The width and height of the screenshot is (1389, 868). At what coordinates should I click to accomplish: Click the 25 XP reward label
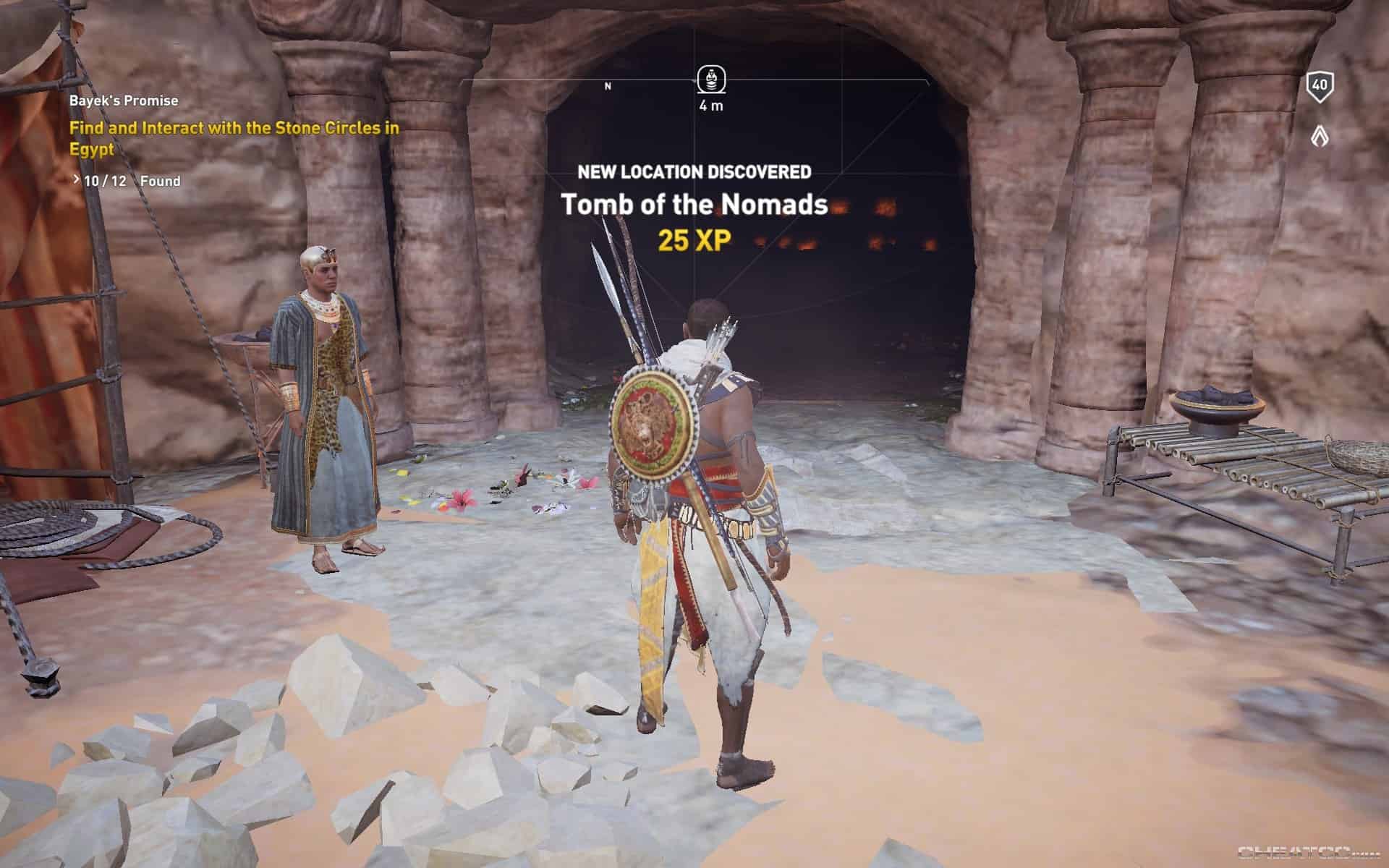coord(694,241)
